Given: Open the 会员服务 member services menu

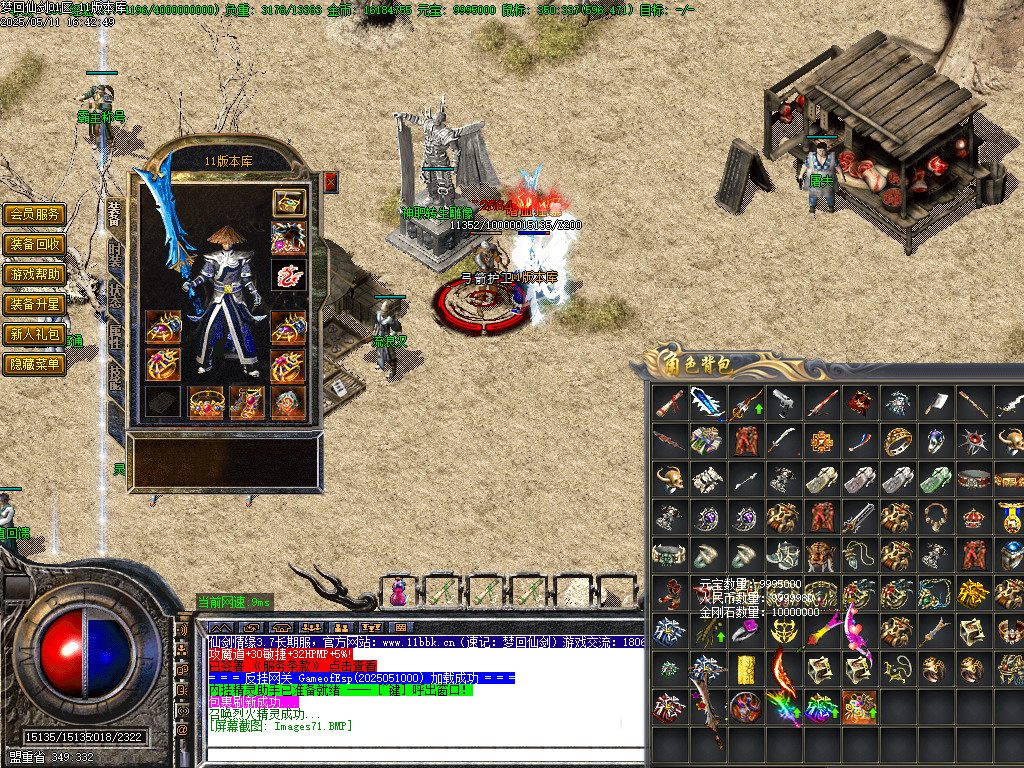Looking at the screenshot, I should pos(35,214).
